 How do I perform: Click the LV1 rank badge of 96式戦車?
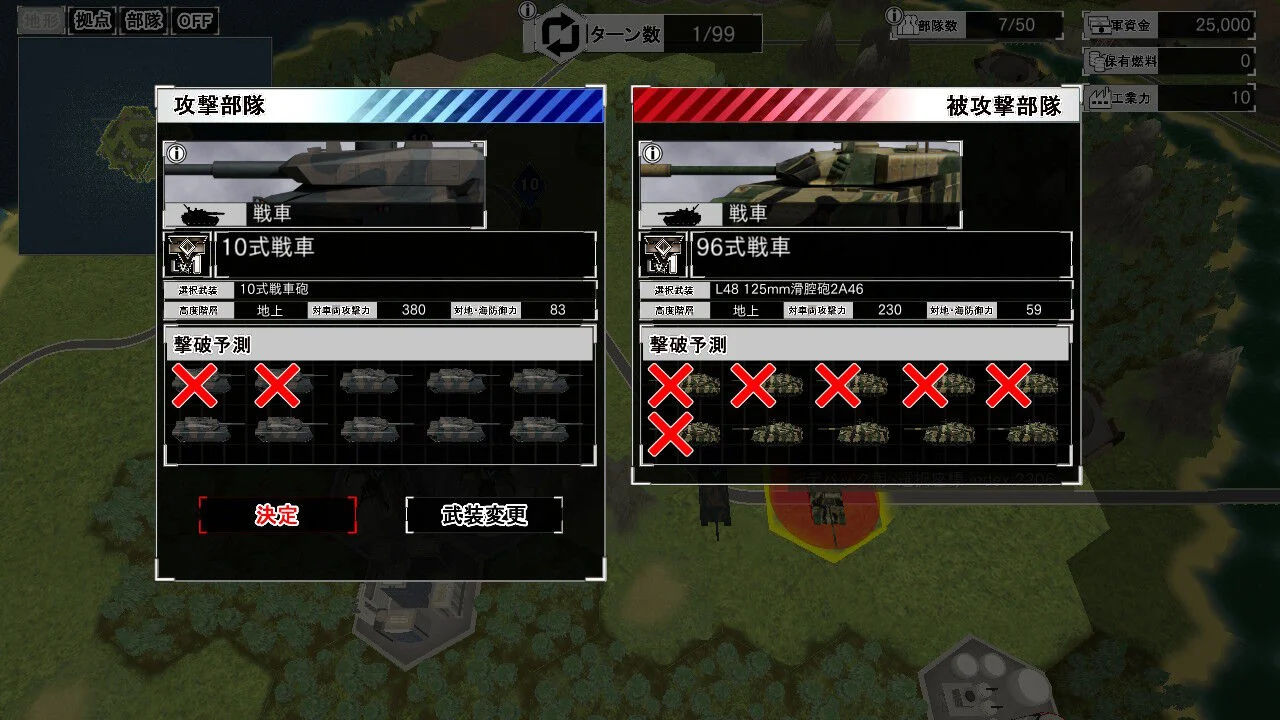click(x=663, y=253)
